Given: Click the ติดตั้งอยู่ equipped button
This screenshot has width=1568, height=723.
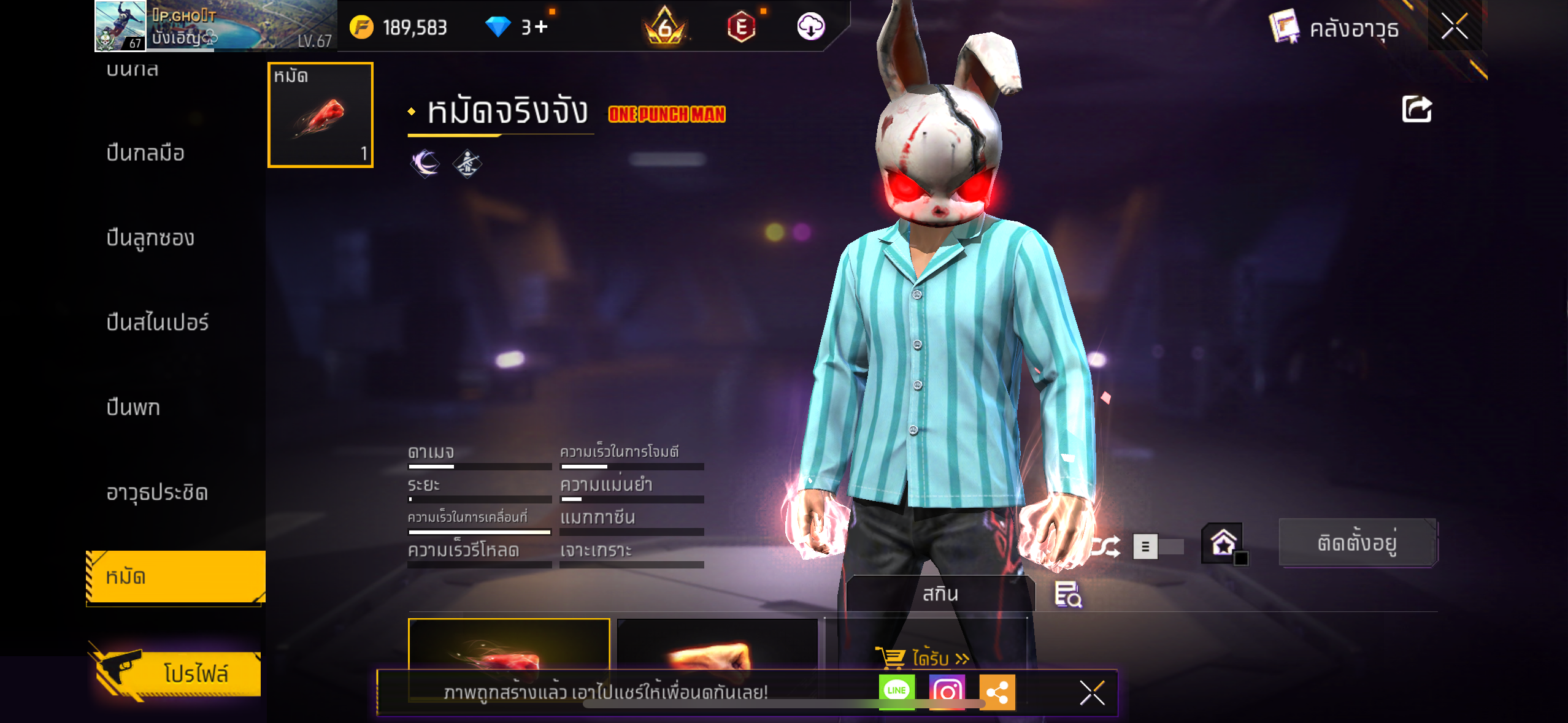Looking at the screenshot, I should 1357,543.
